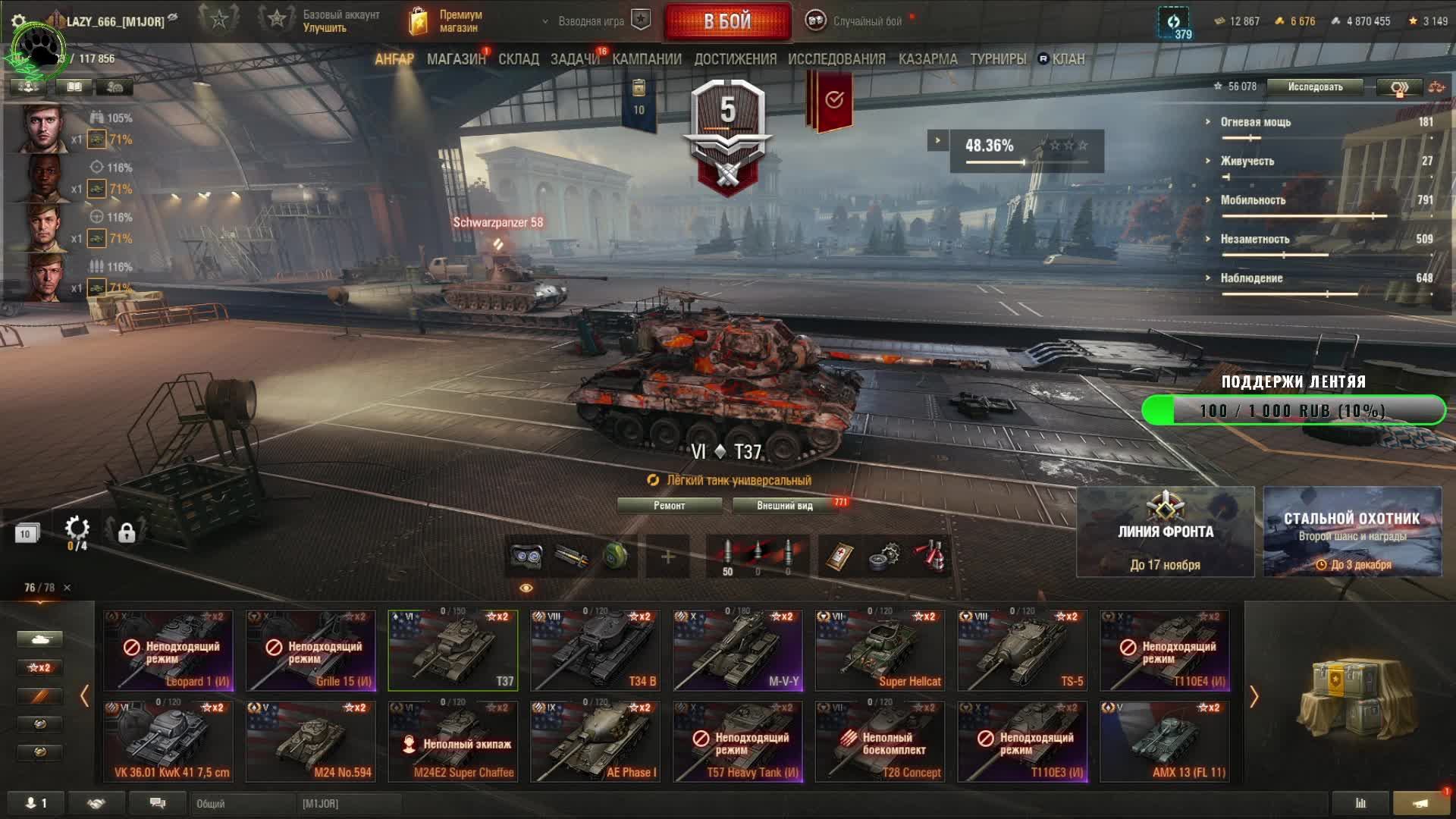
Task: Open the Стальной охотник event banner
Action: (1352, 532)
